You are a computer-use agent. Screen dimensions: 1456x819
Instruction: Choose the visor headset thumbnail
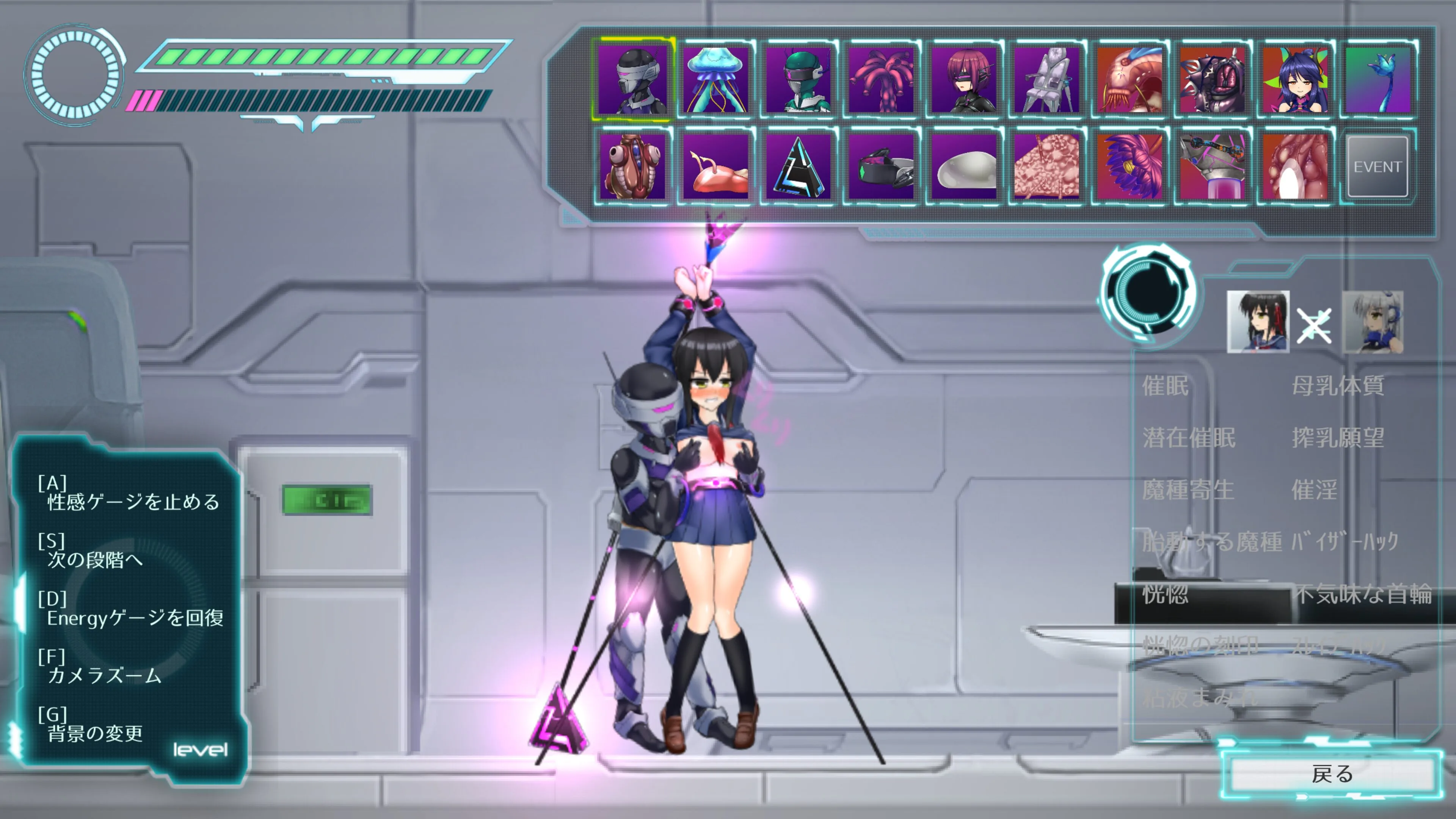pyautogui.click(x=882, y=167)
